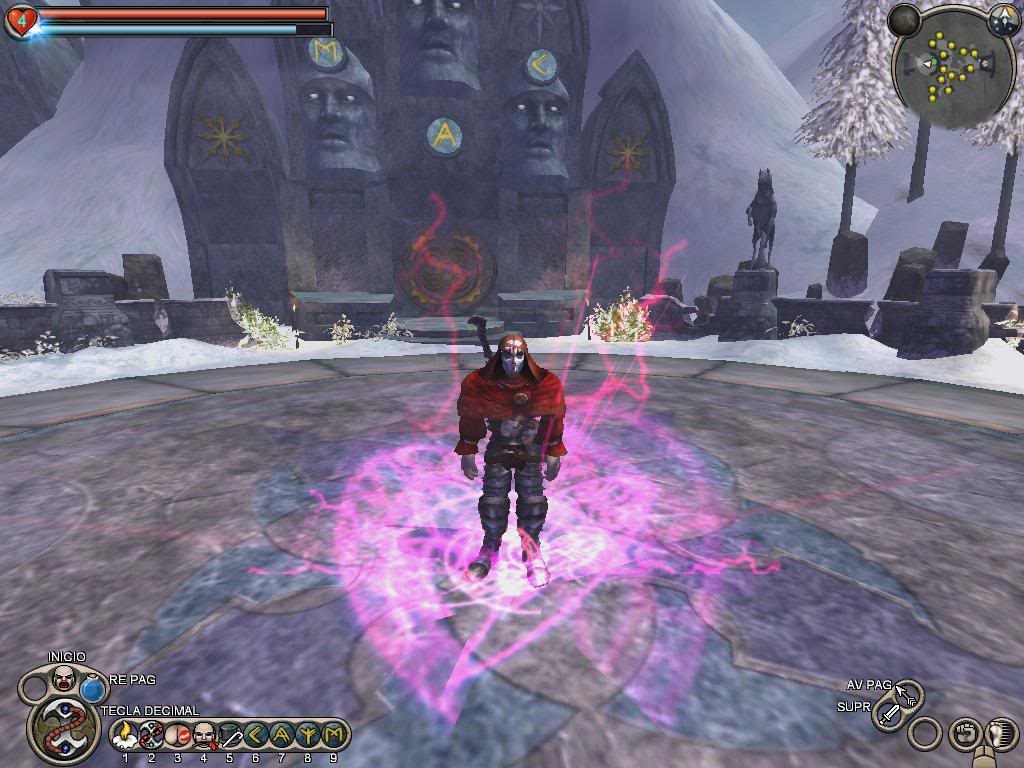Equip the melee sword weapon icon
This screenshot has width=1024, height=768.
click(889, 714)
